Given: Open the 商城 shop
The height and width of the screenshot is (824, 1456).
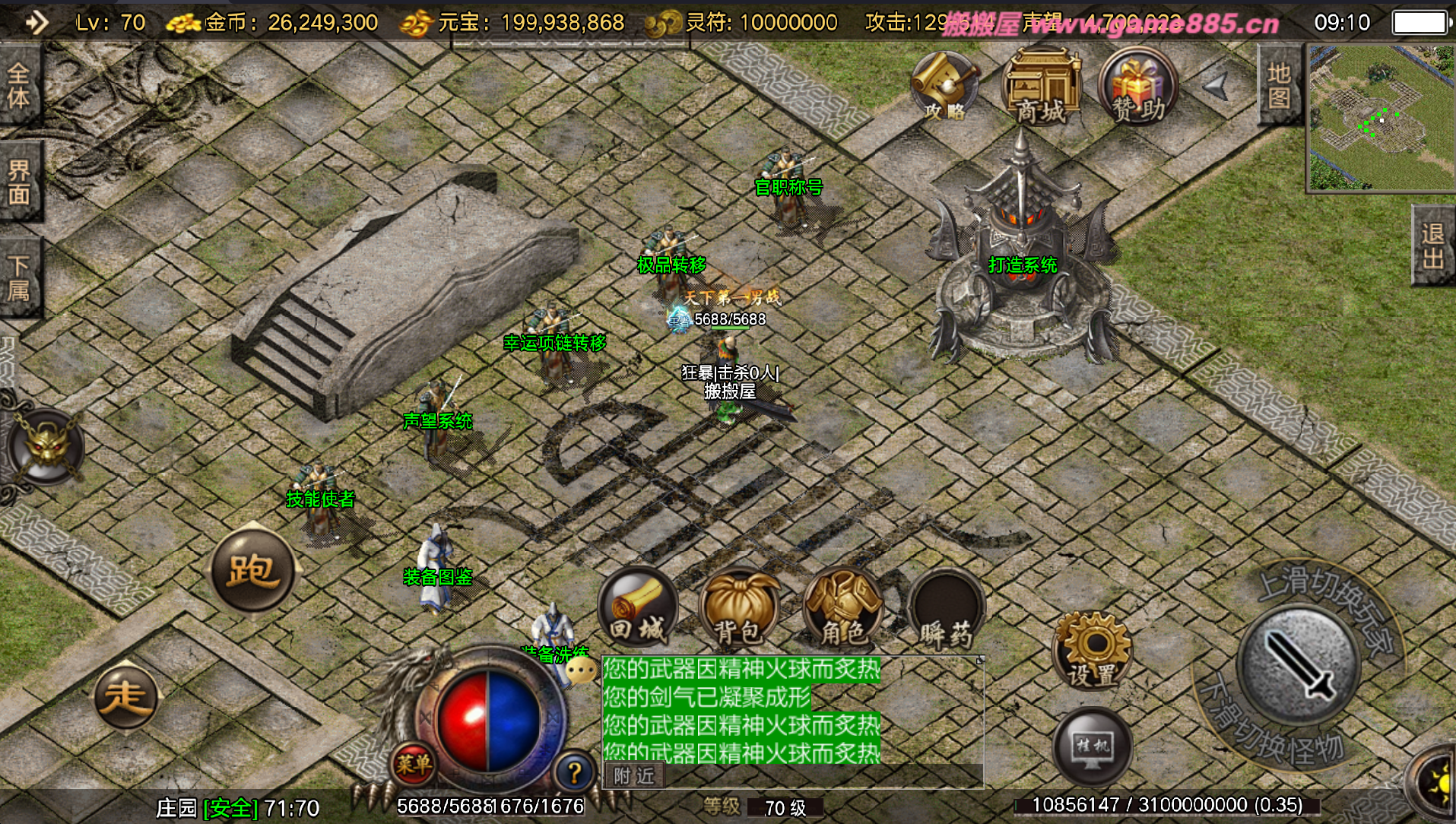Looking at the screenshot, I should coord(1042,87).
